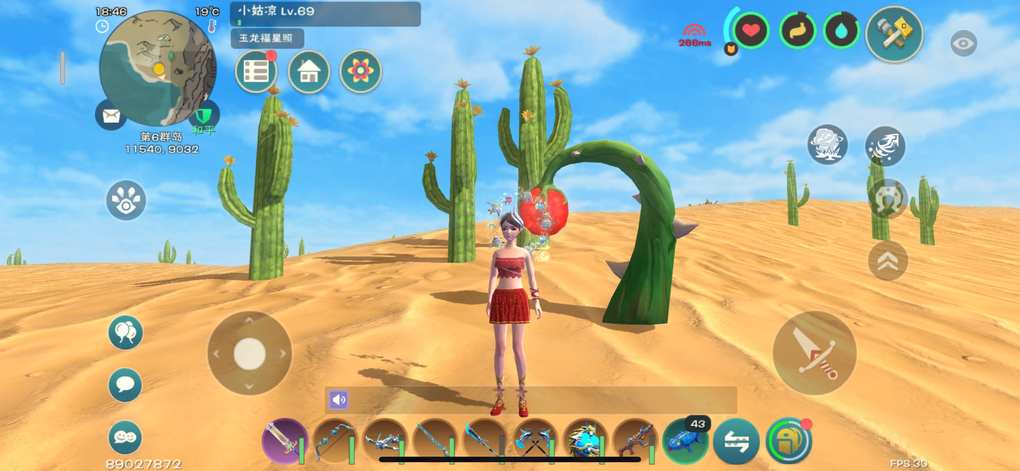Open the yellow backpack inventory
This screenshot has width=1020, height=471.
coord(788,440)
